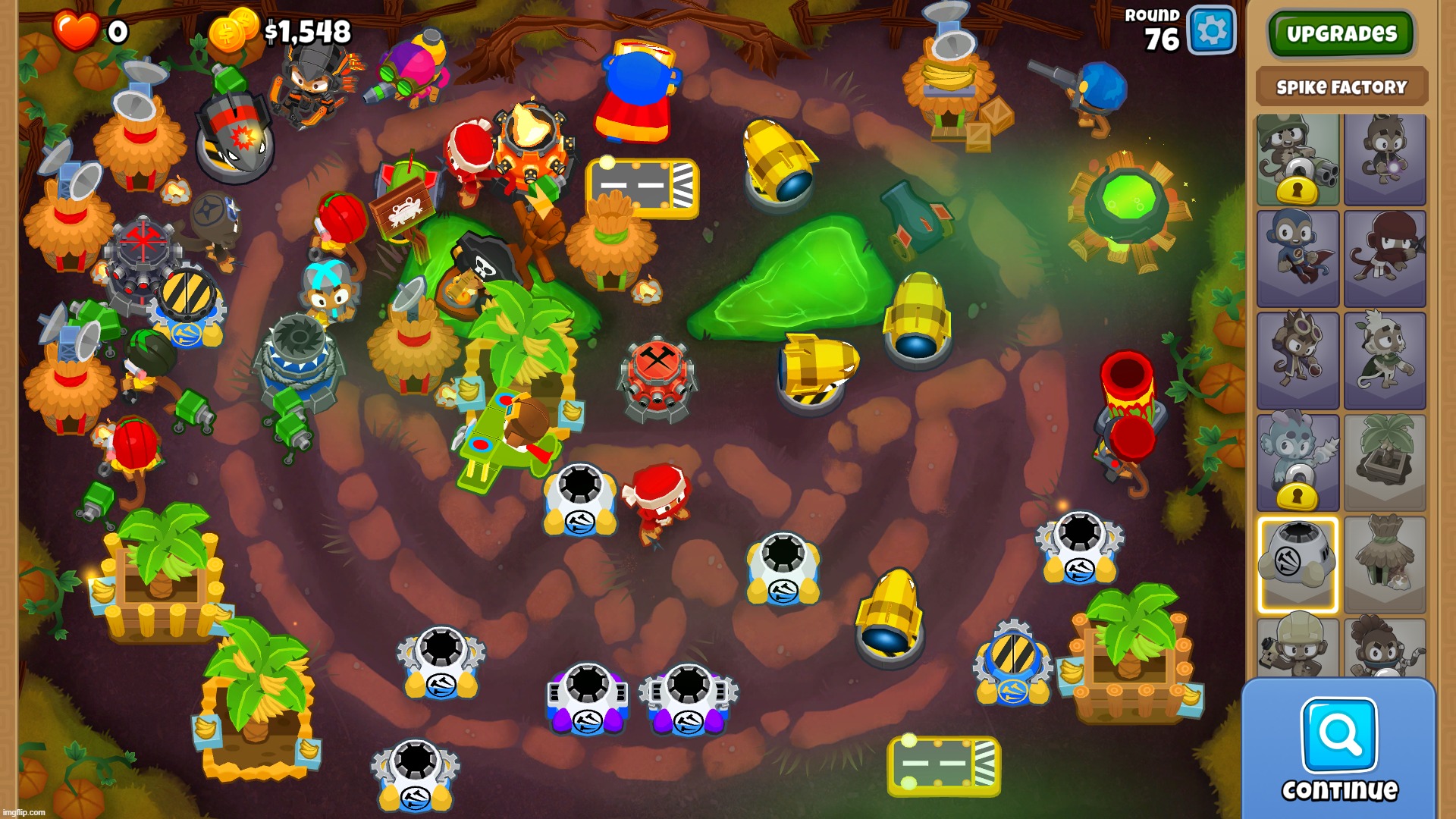Click the locked Dartling Gunner tower

tap(1298, 159)
